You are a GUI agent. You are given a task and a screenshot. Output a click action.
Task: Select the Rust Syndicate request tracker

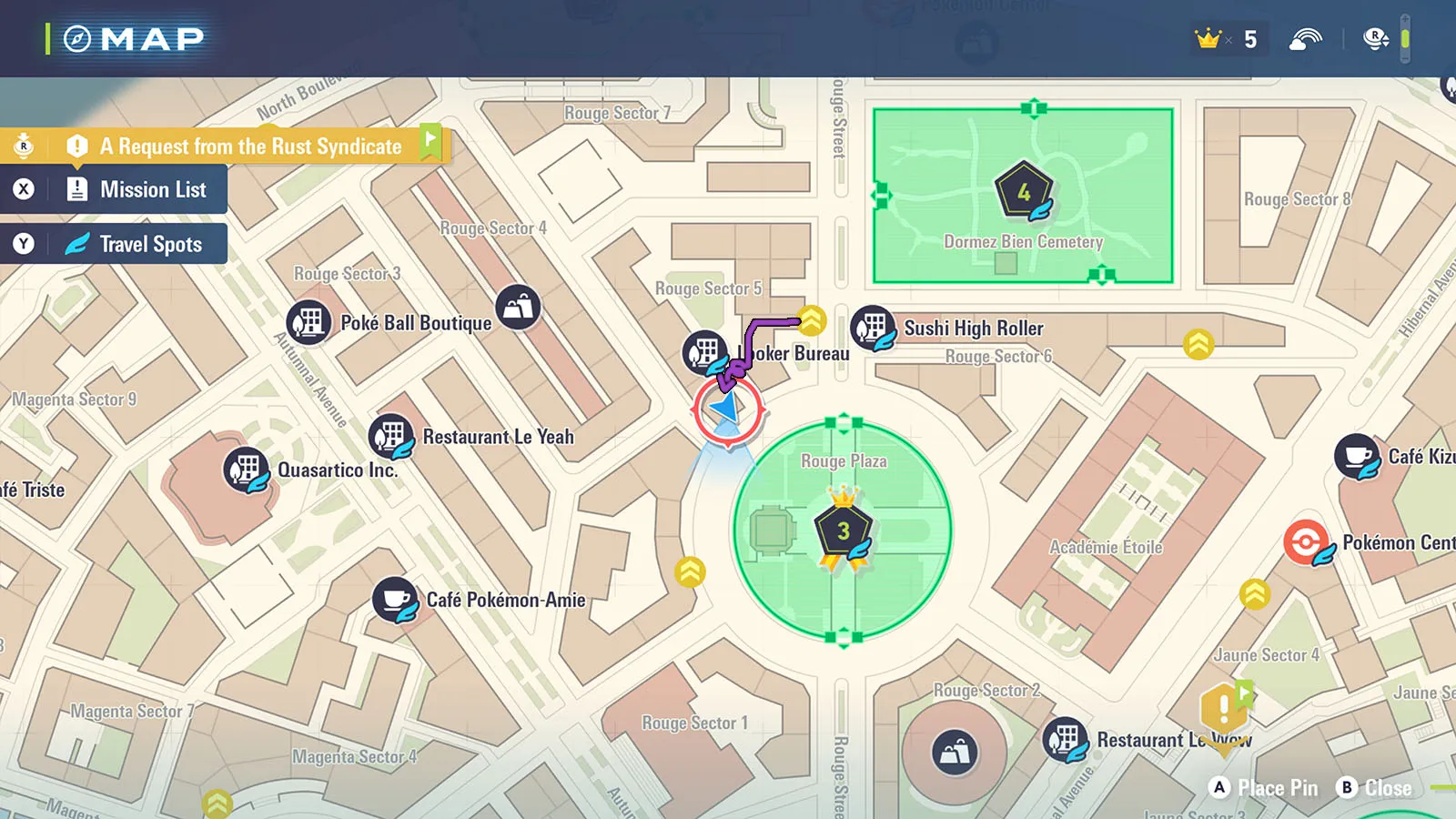(249, 147)
